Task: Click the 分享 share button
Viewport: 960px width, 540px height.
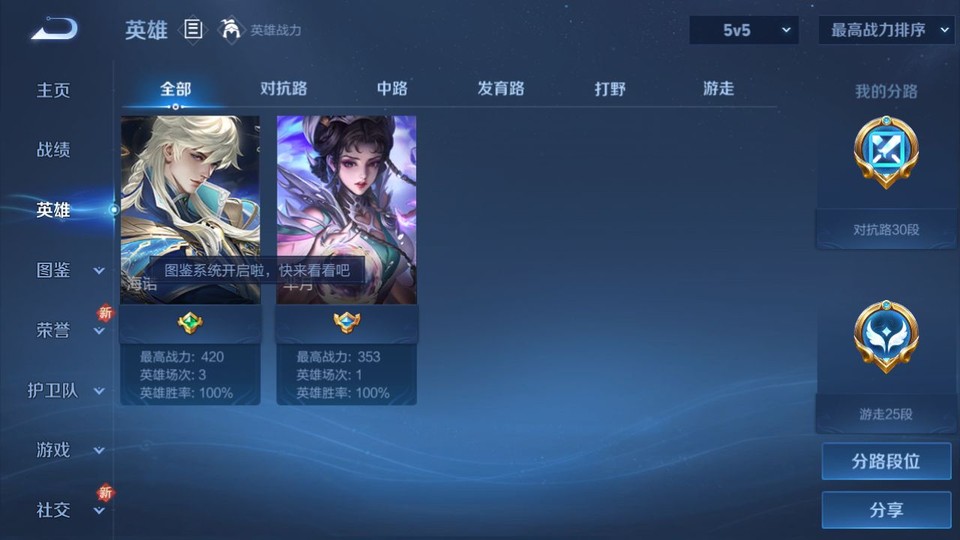Action: [x=886, y=510]
